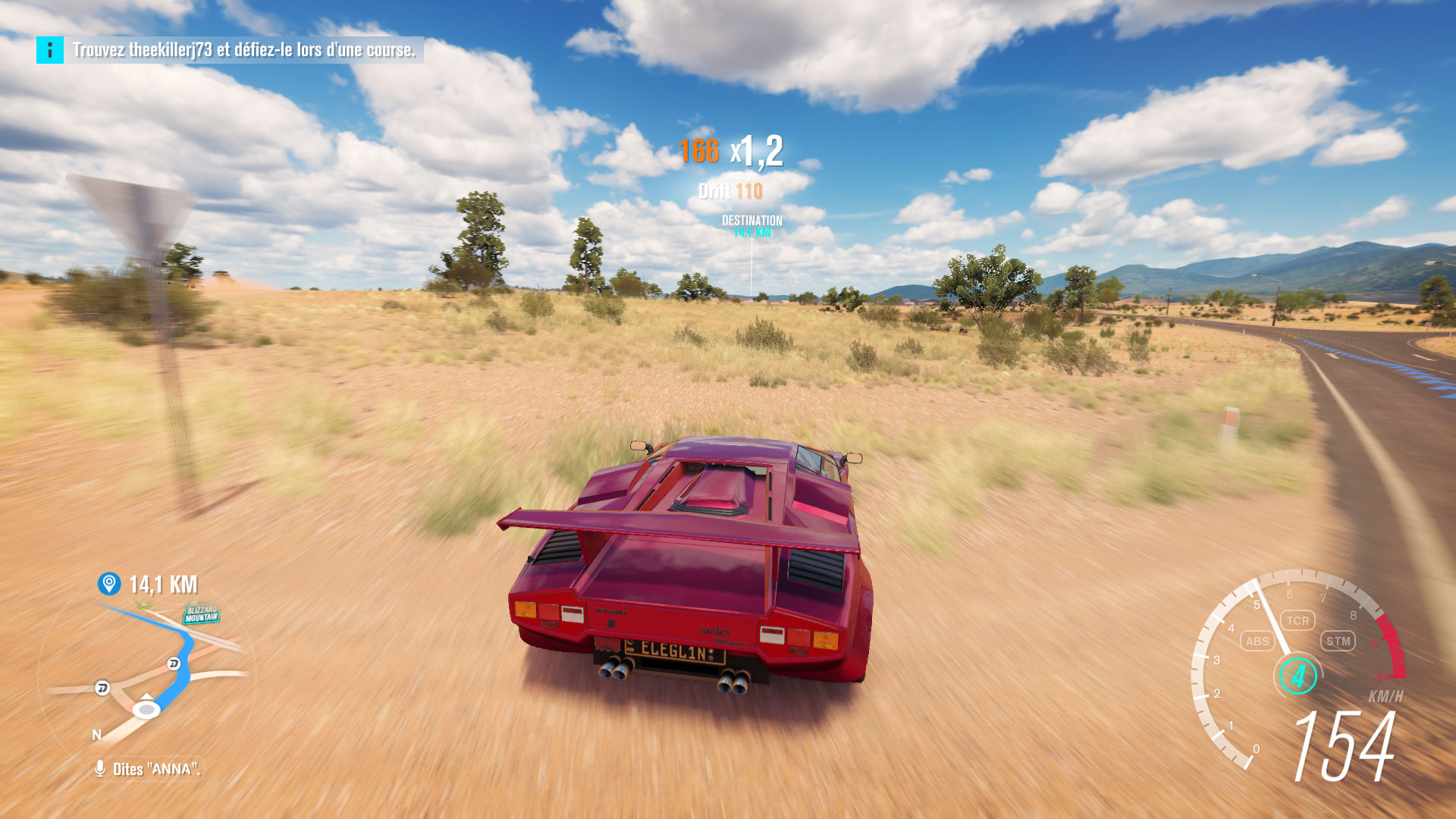Click the red redline zone of the tachometer

1391,645
